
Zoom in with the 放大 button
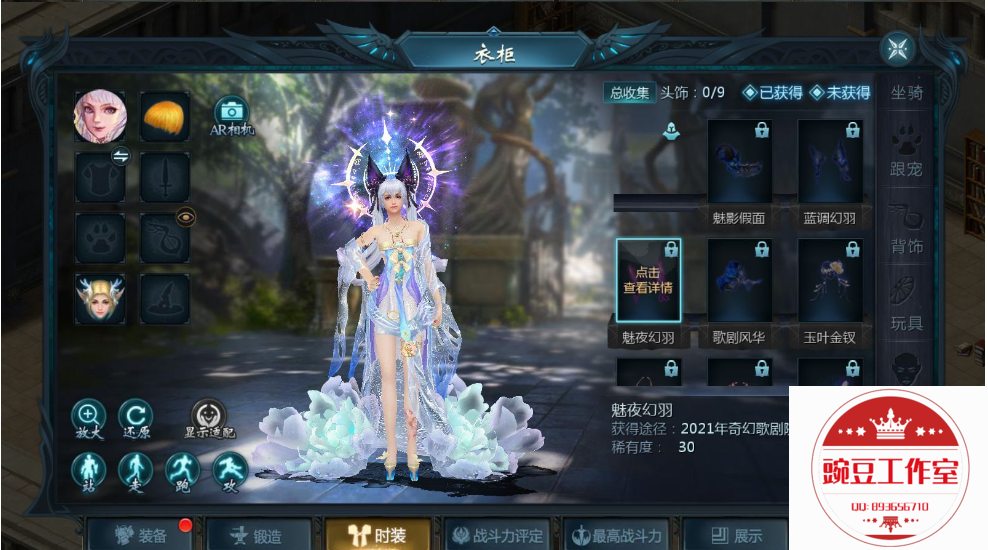click(88, 417)
